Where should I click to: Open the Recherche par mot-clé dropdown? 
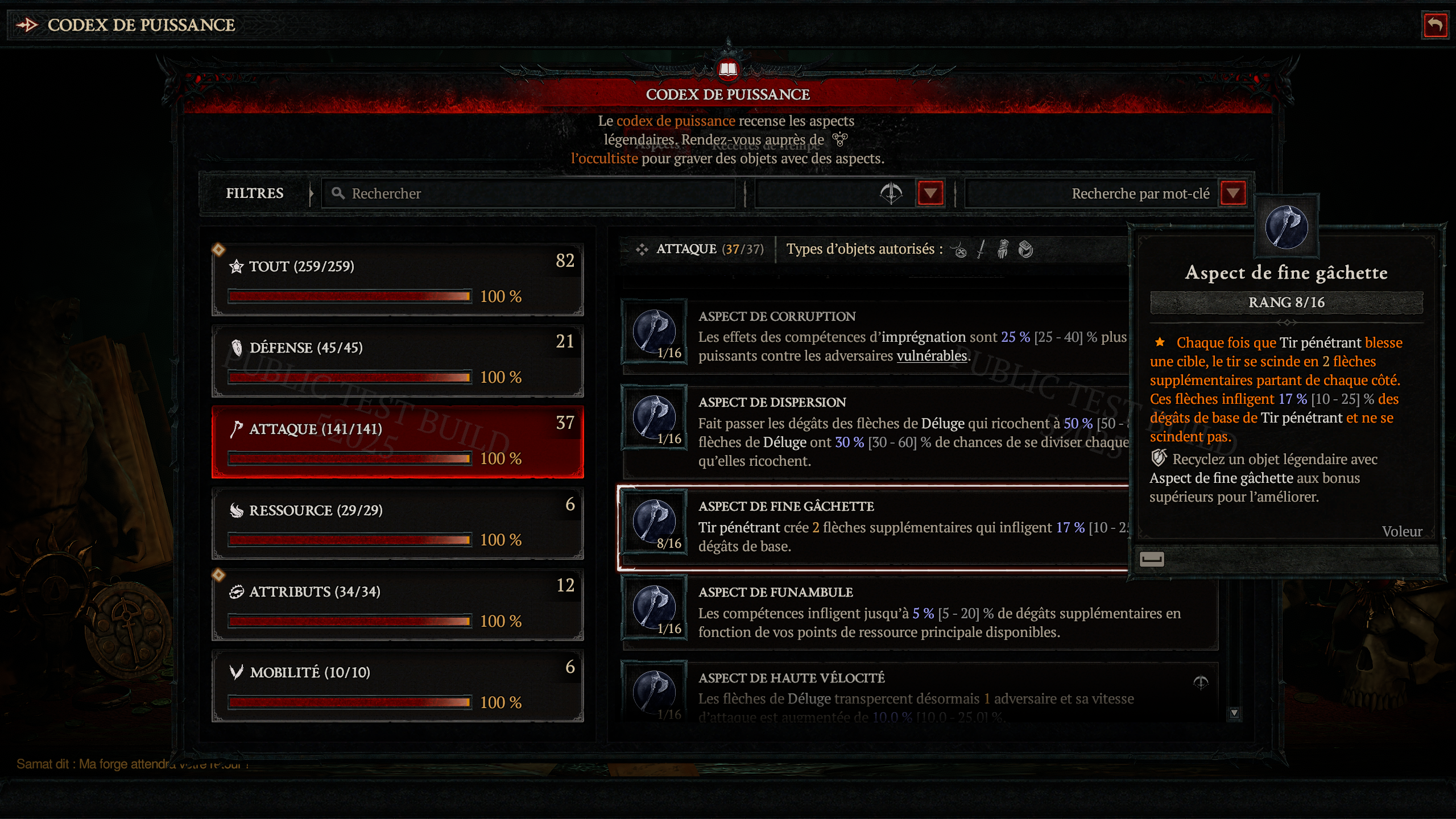click(1232, 193)
